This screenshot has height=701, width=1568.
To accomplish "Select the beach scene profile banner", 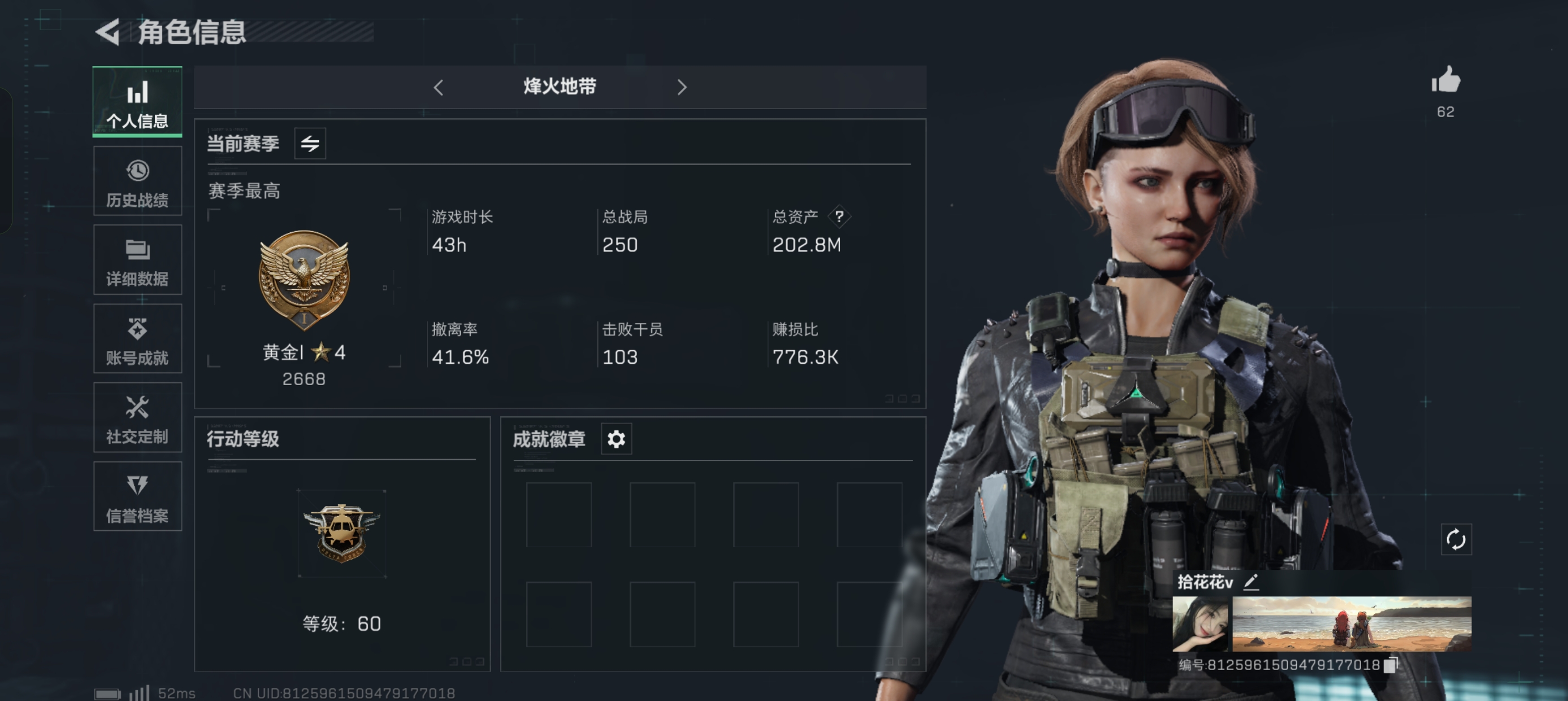I will 1352,624.
